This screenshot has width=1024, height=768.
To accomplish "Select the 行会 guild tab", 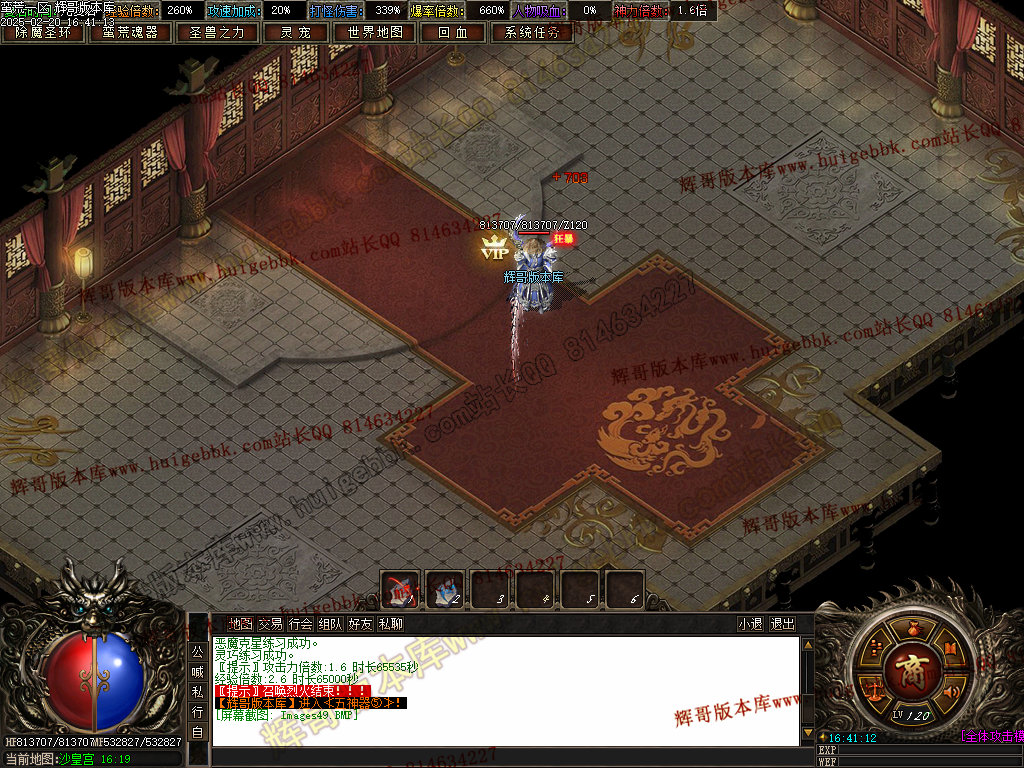I will pyautogui.click(x=300, y=624).
